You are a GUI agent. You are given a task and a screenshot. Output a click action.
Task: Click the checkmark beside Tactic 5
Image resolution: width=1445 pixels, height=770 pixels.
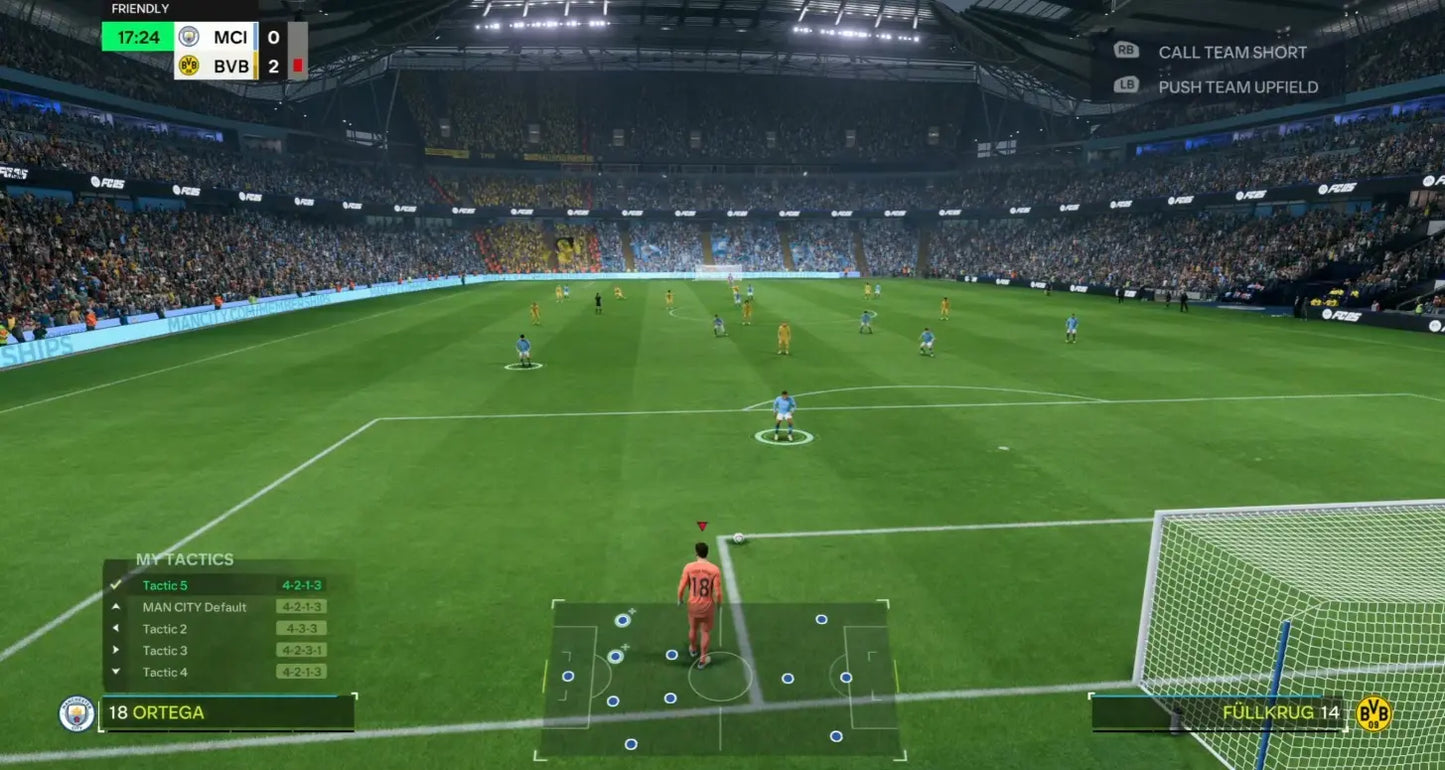[116, 585]
